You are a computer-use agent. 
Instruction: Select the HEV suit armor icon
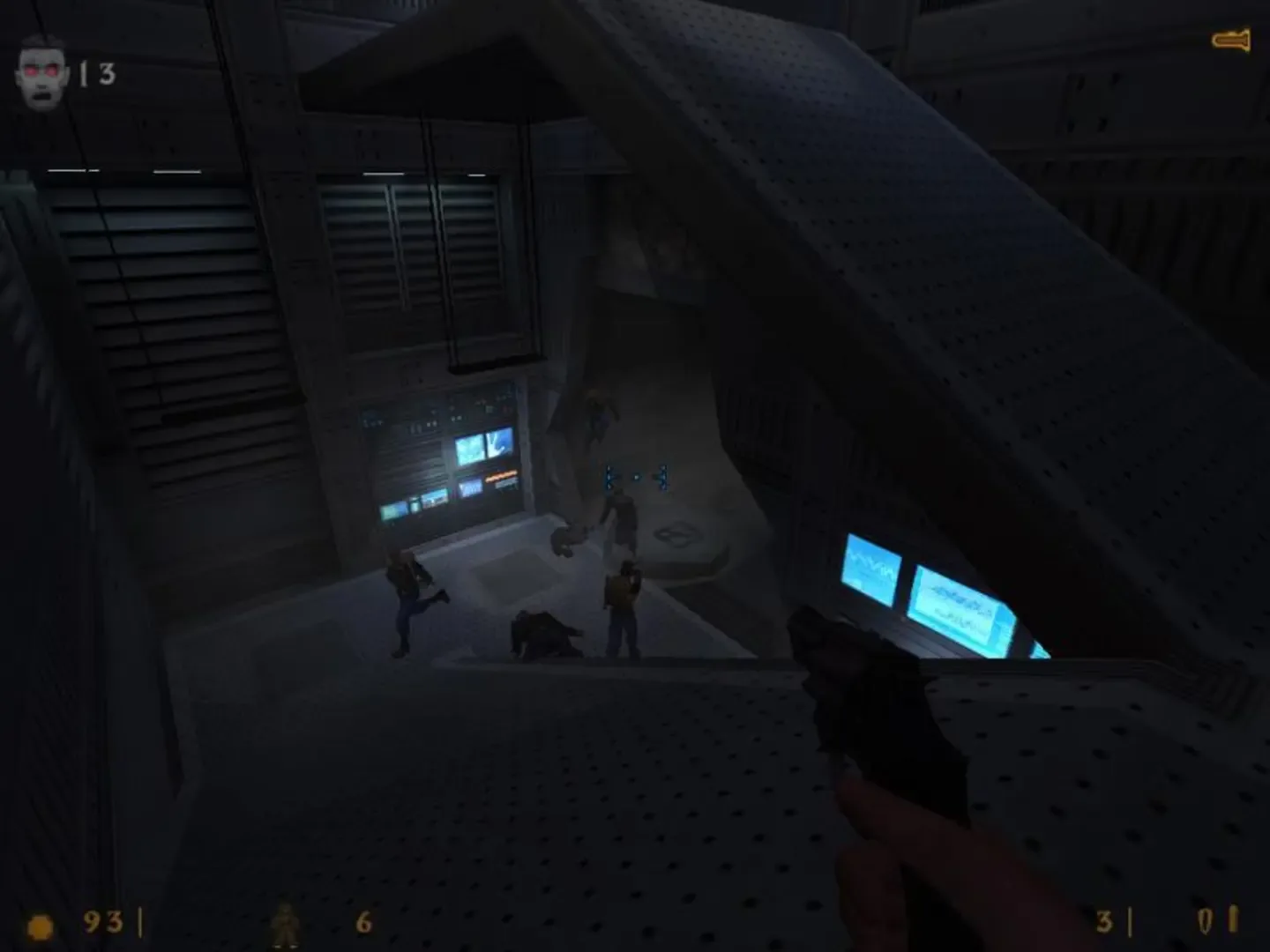click(284, 926)
